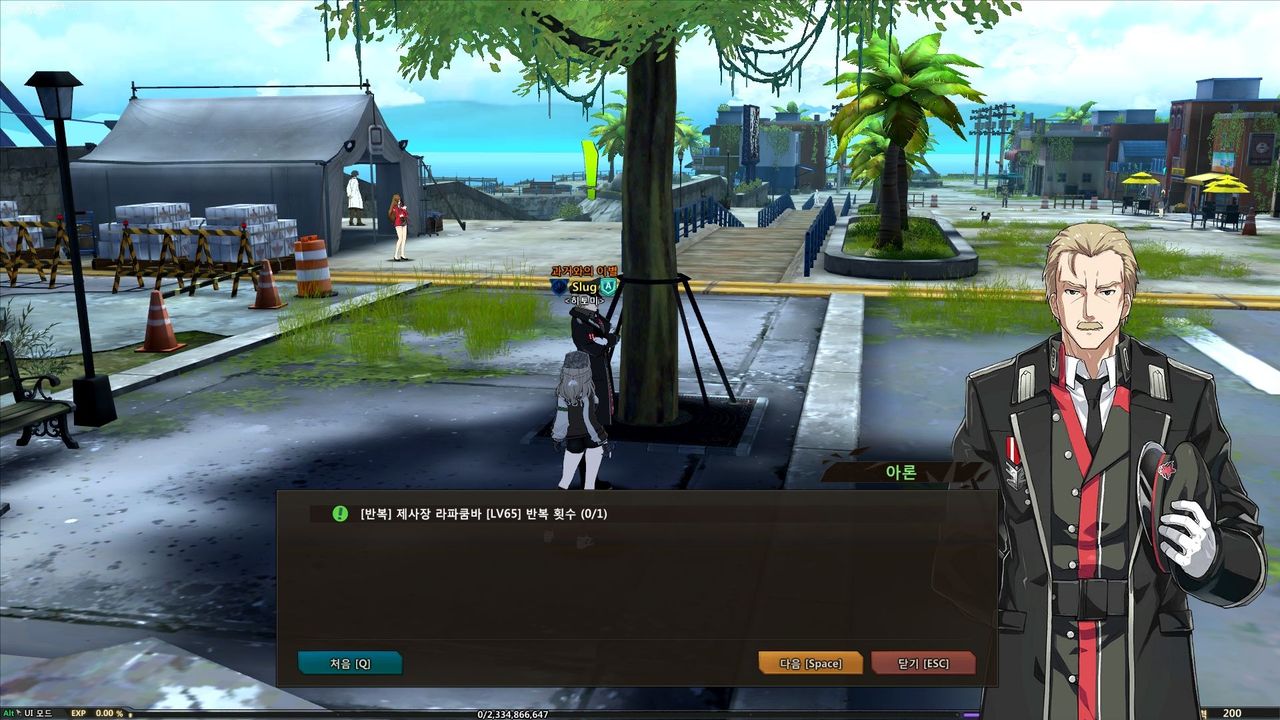This screenshot has width=1280, height=720.
Task: Advance dialogue with the 다음 button
Action: click(810, 663)
